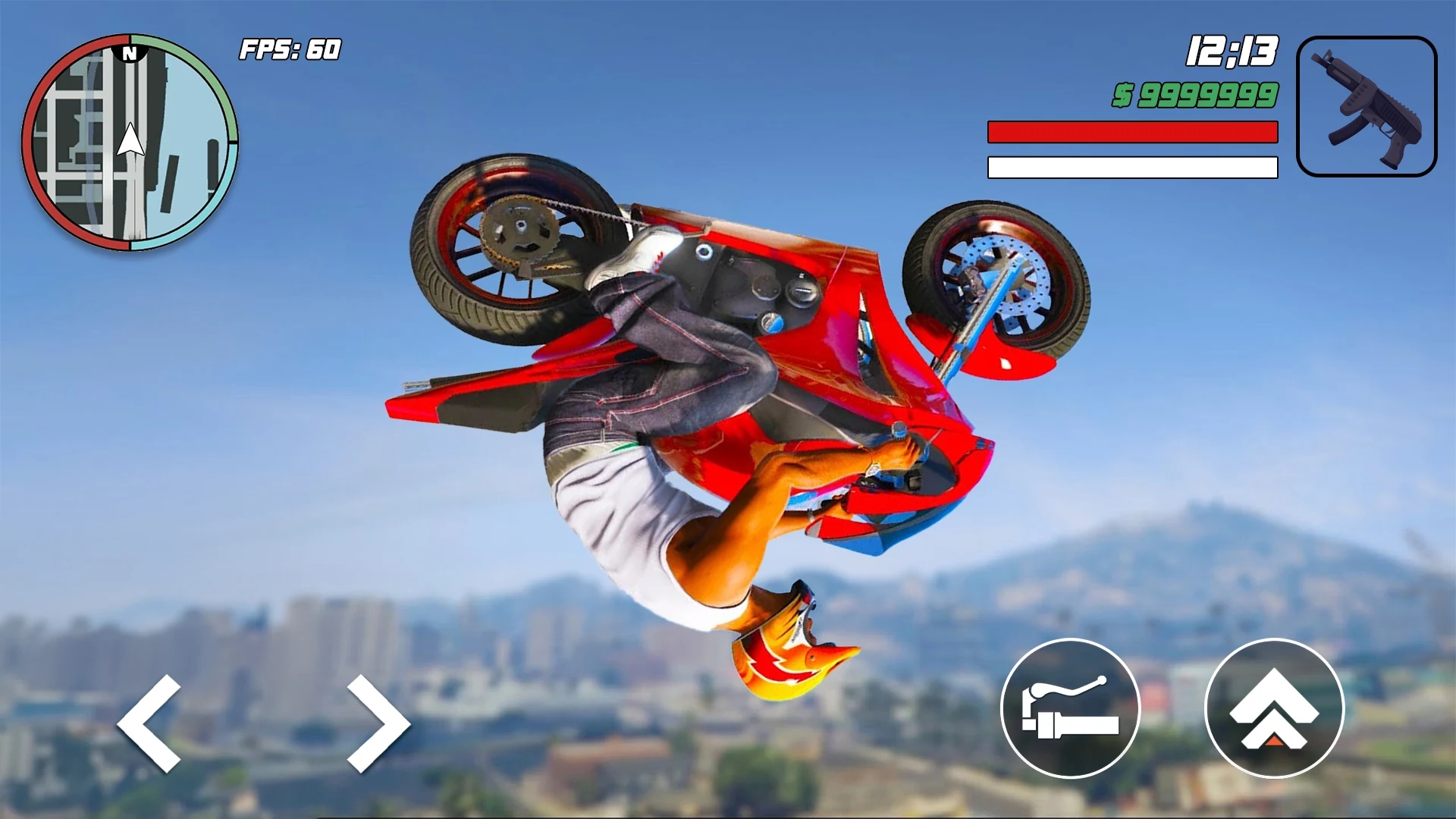1456x819 pixels.
Task: Select the submachine gun weapon slot
Action: (1367, 106)
